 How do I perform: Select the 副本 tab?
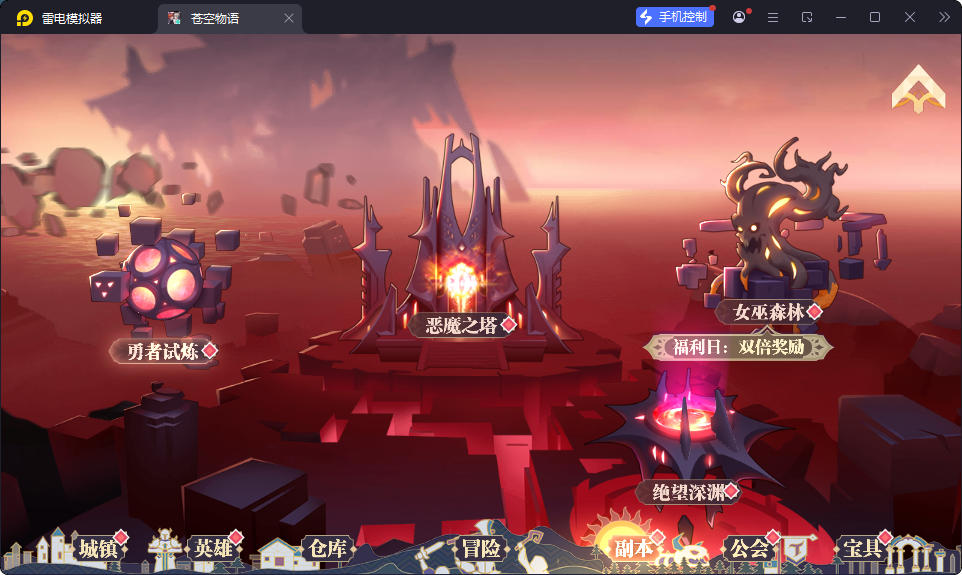pyautogui.click(x=633, y=548)
